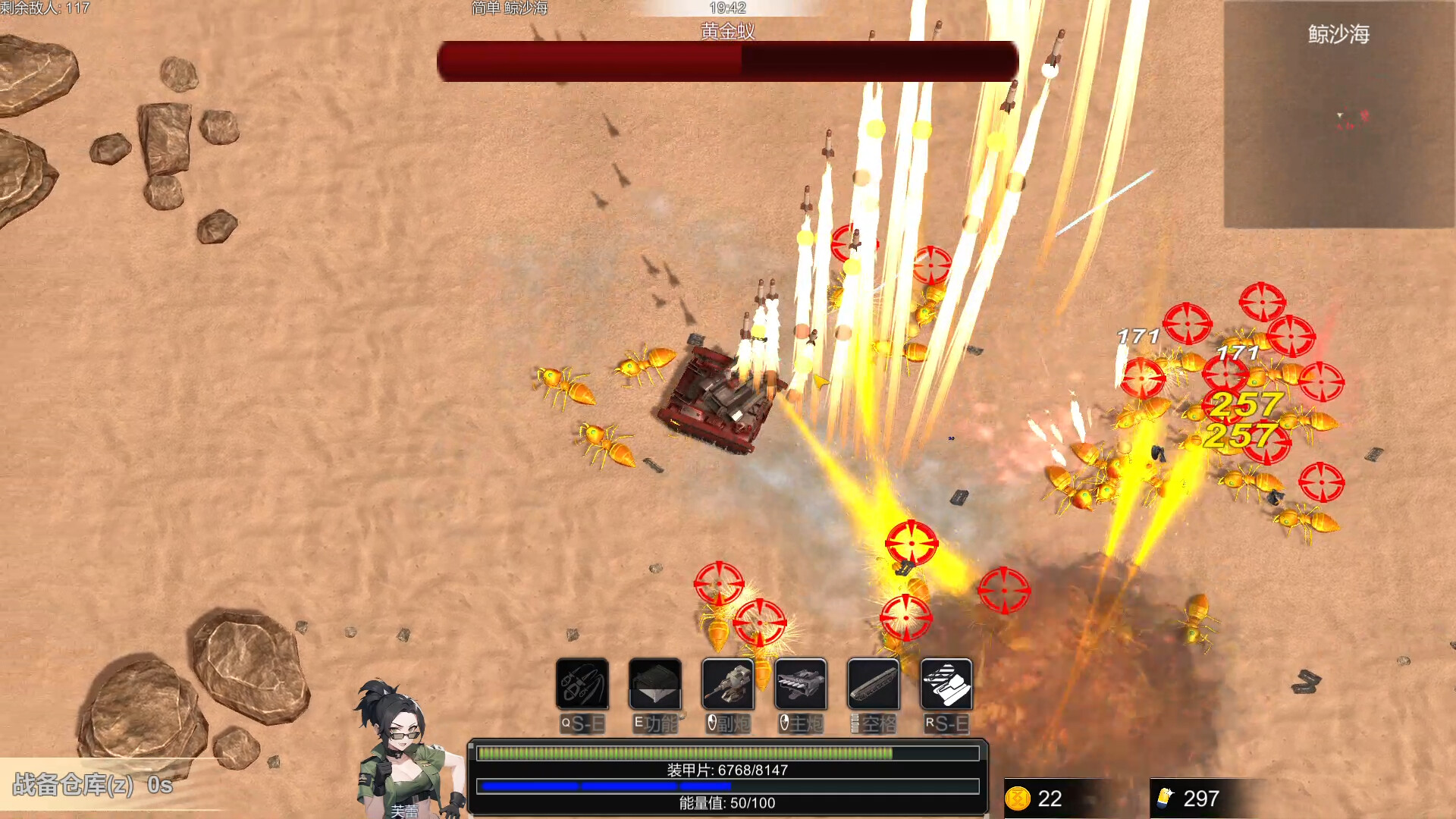Select the 副炮 secondary cannon icon
The image size is (1456, 819).
(726, 685)
